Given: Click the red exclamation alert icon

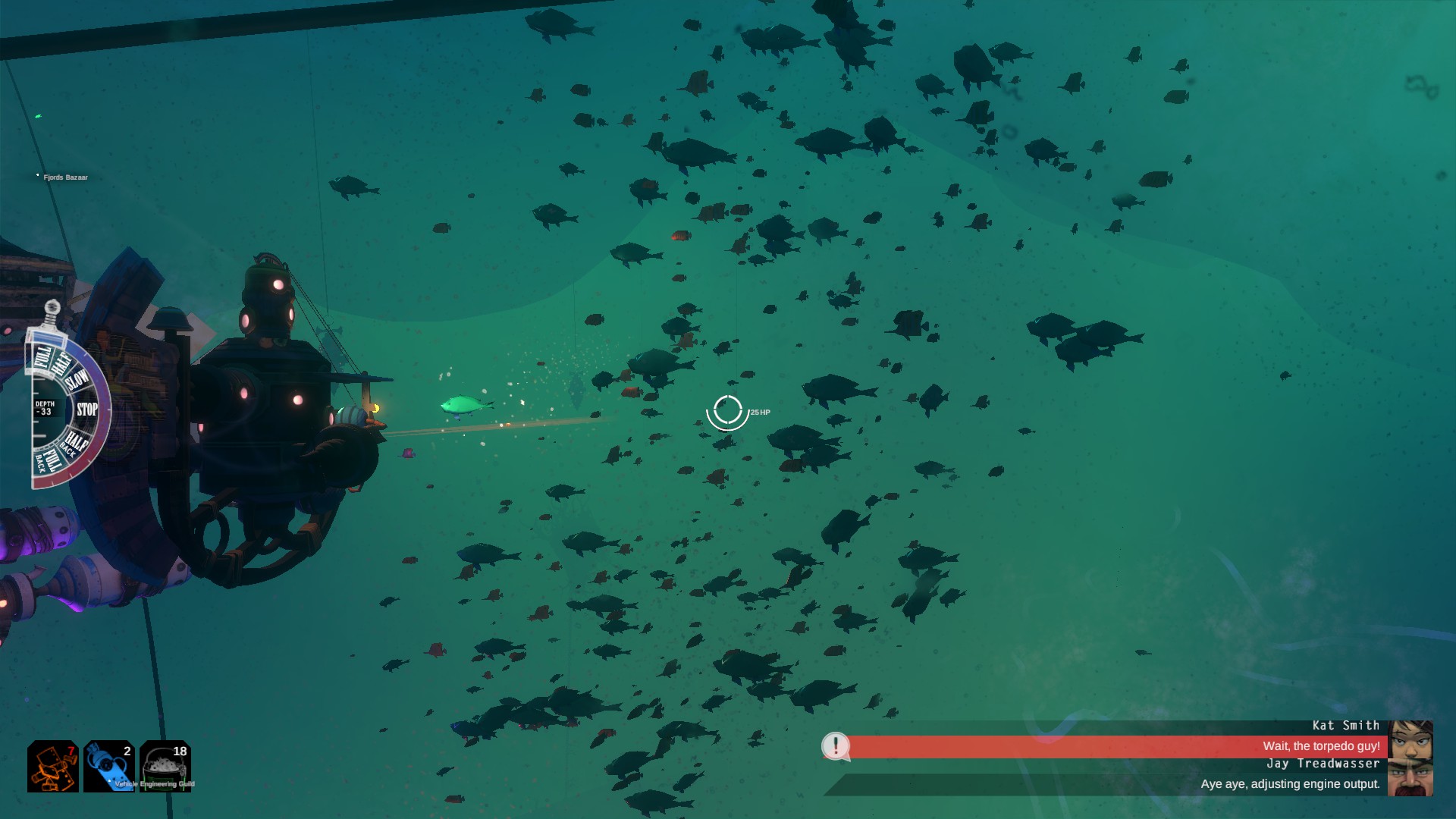Looking at the screenshot, I should tap(836, 746).
